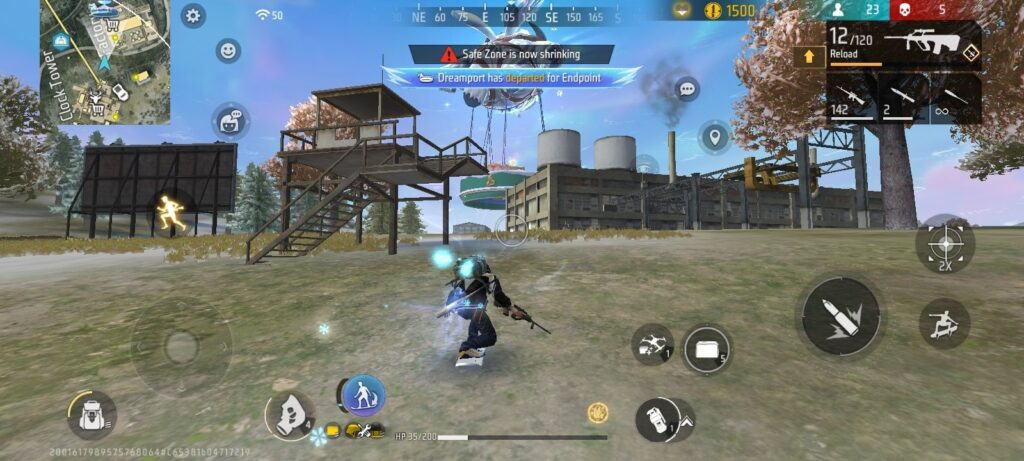Throw the grenade item
This screenshot has width=1024, height=461.
[656, 418]
